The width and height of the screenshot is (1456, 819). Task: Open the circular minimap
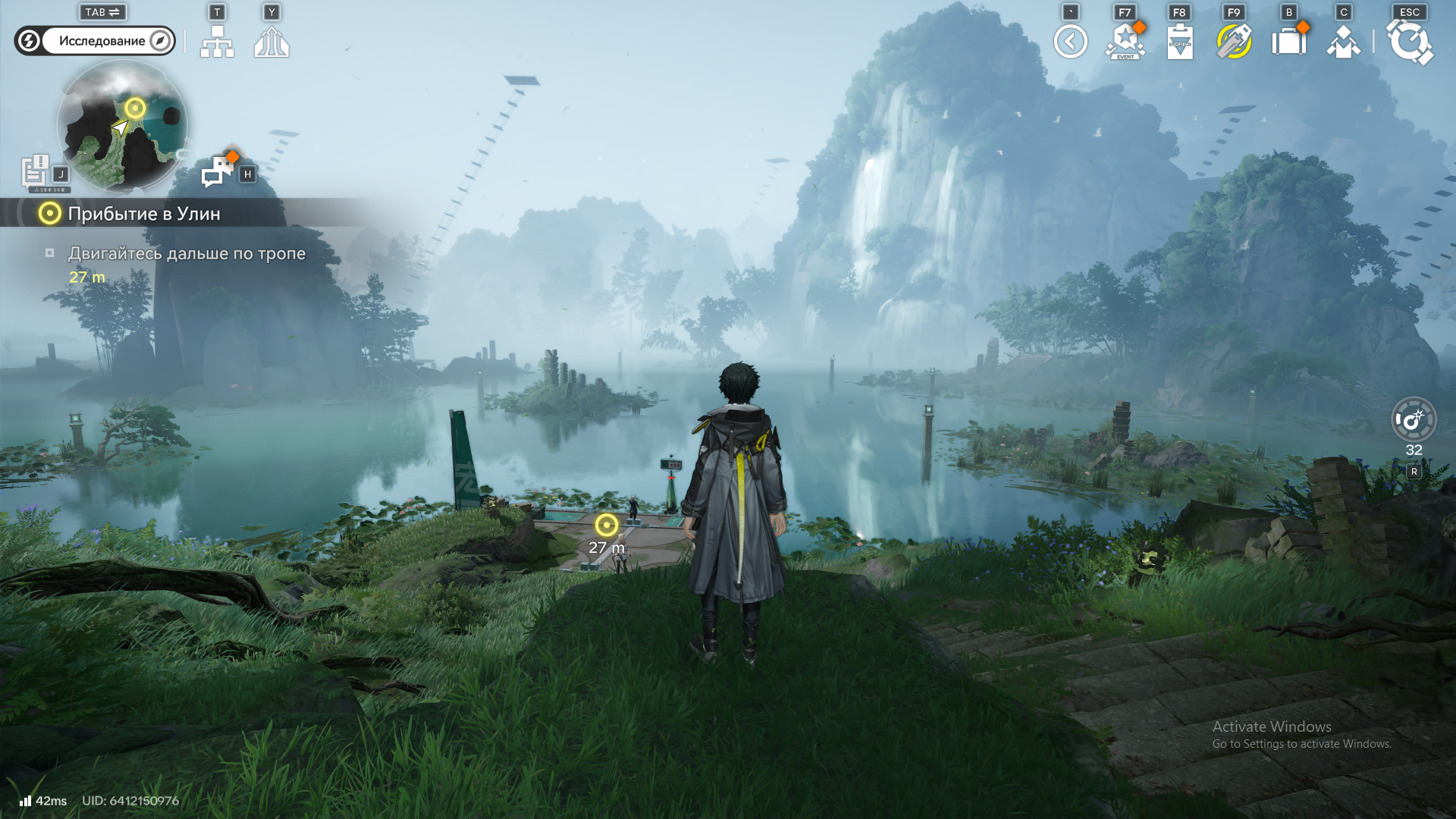pos(122,126)
